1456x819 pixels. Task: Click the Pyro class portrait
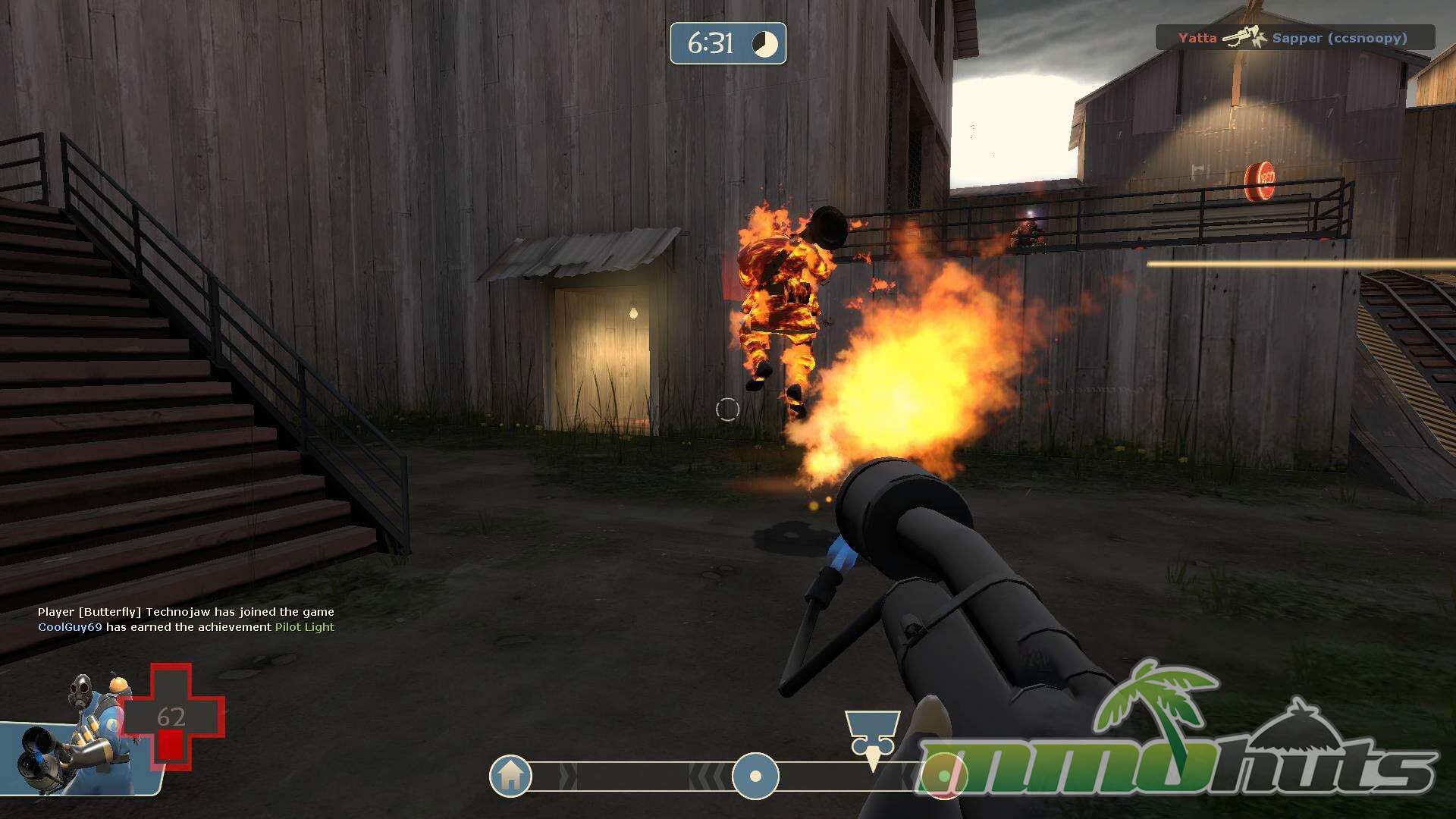pos(83,730)
